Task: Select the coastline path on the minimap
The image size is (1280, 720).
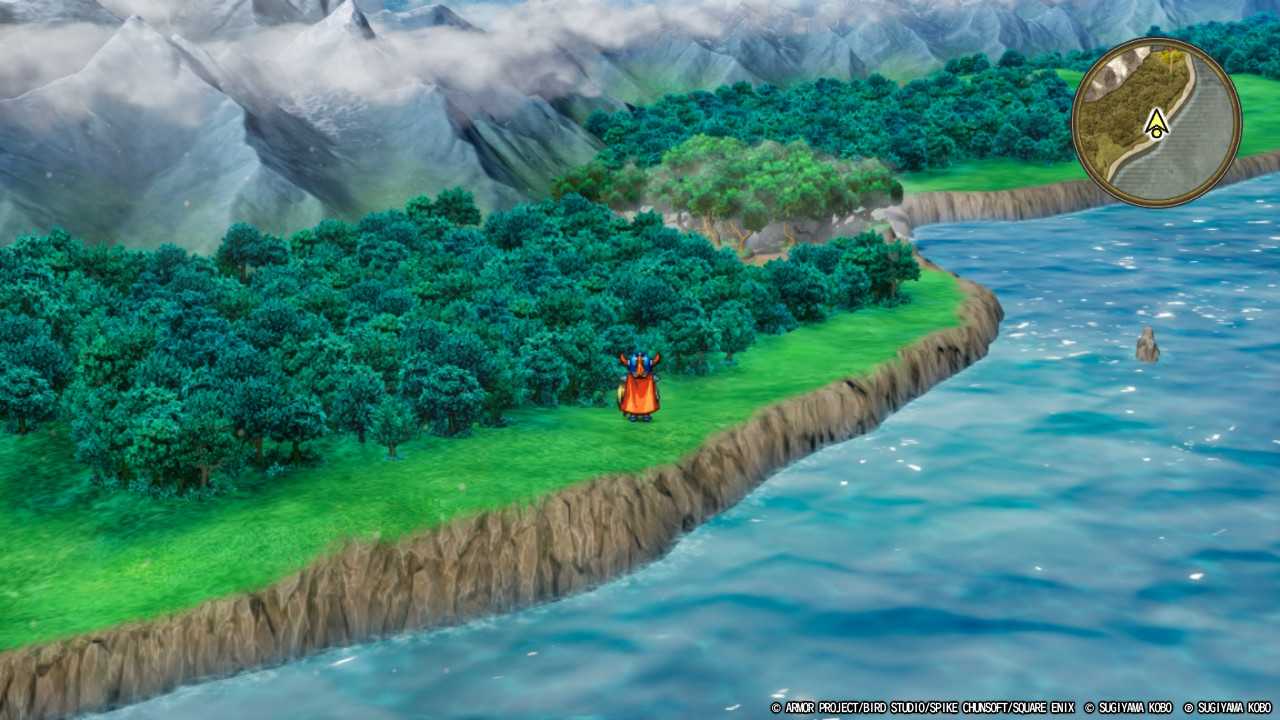Action: [x=1187, y=80]
